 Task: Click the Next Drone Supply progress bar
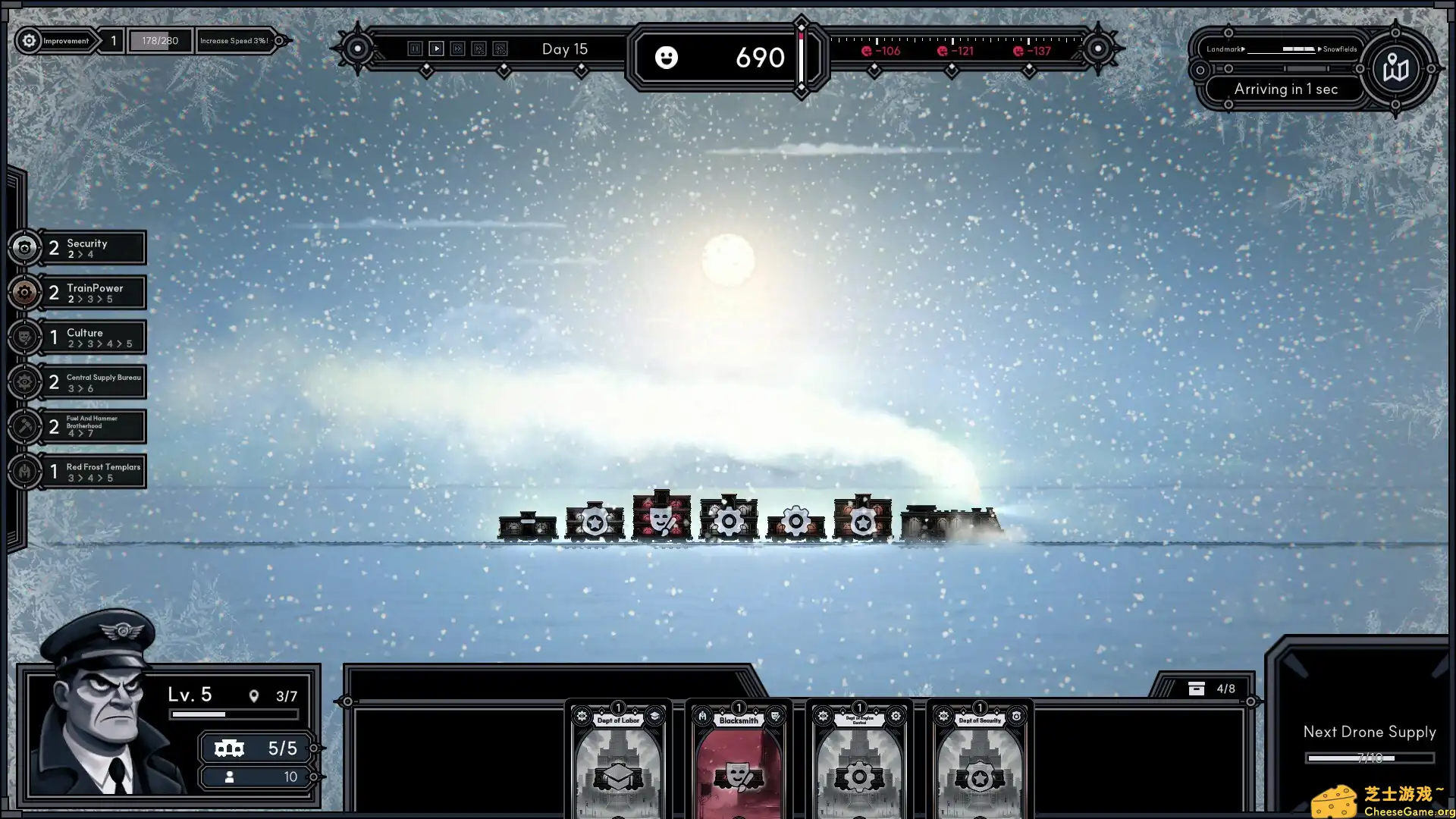(x=1370, y=757)
